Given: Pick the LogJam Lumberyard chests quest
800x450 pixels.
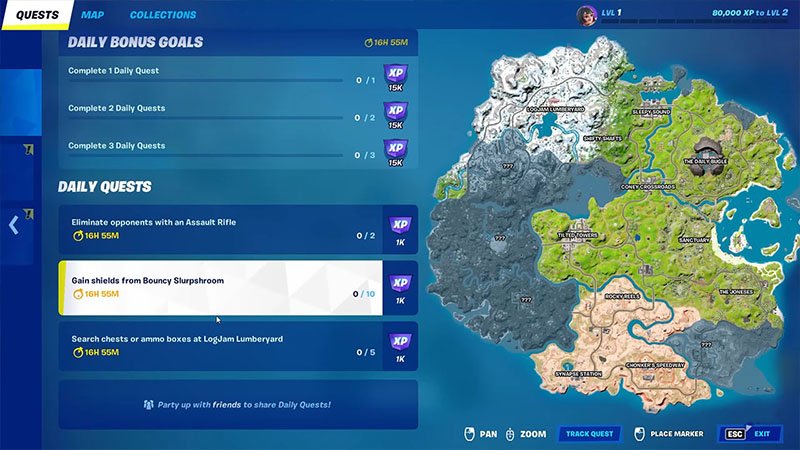Looking at the screenshot, I should [220, 345].
